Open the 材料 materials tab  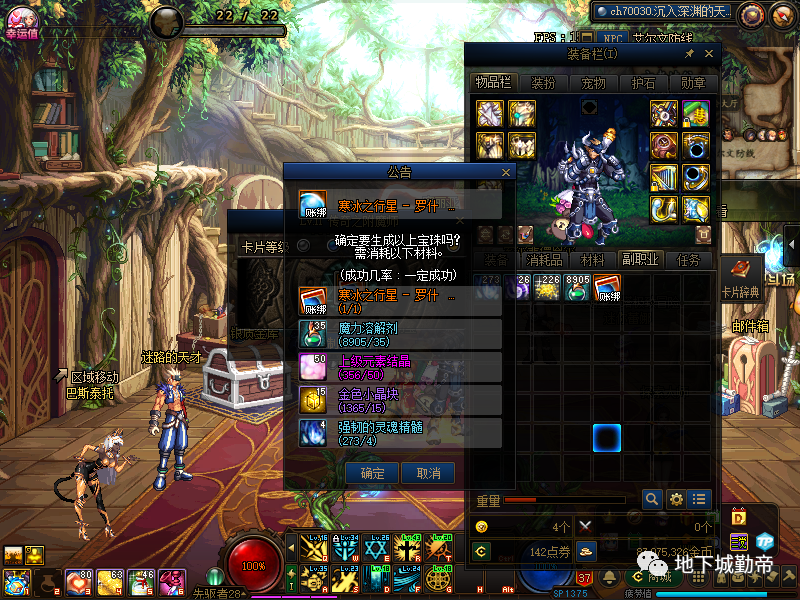(592, 260)
